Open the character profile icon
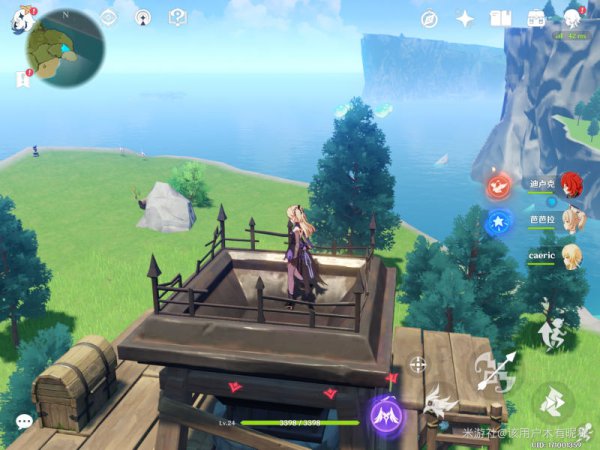Viewport: 600px width, 450px height. [573, 18]
